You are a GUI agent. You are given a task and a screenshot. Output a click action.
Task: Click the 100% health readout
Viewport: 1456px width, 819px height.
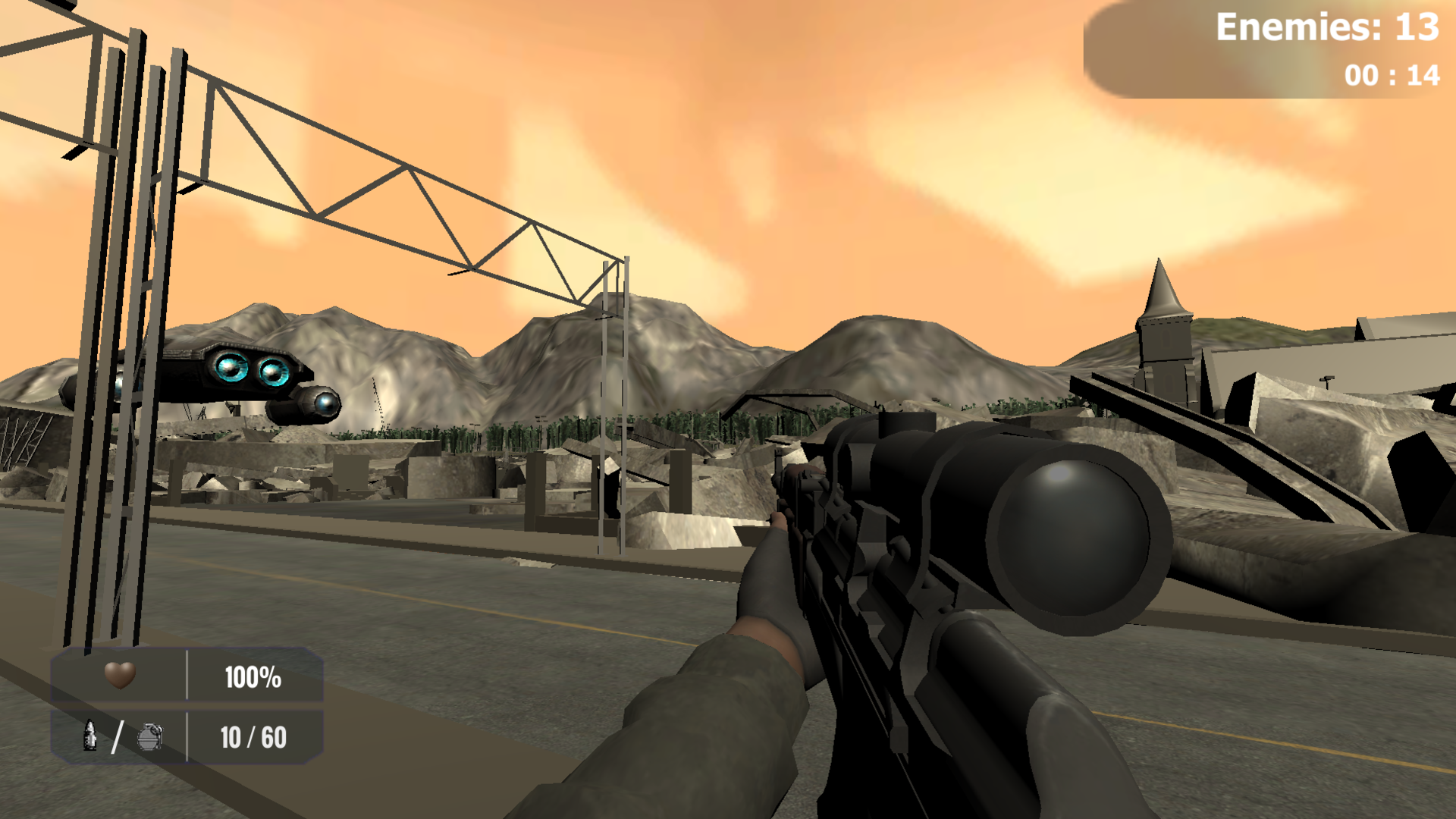click(x=253, y=677)
